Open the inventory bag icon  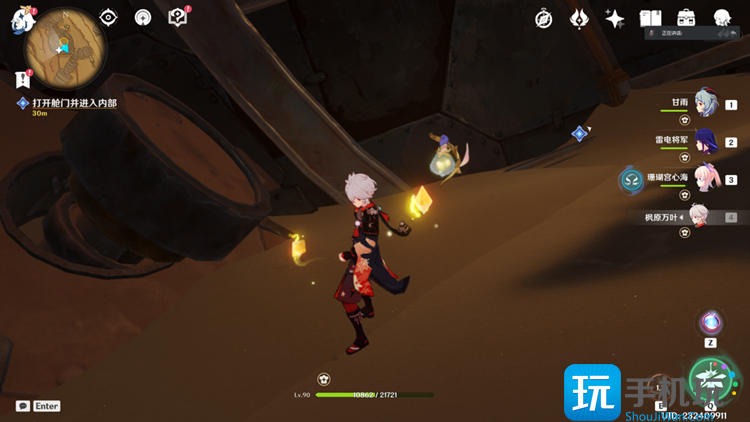pyautogui.click(x=686, y=18)
